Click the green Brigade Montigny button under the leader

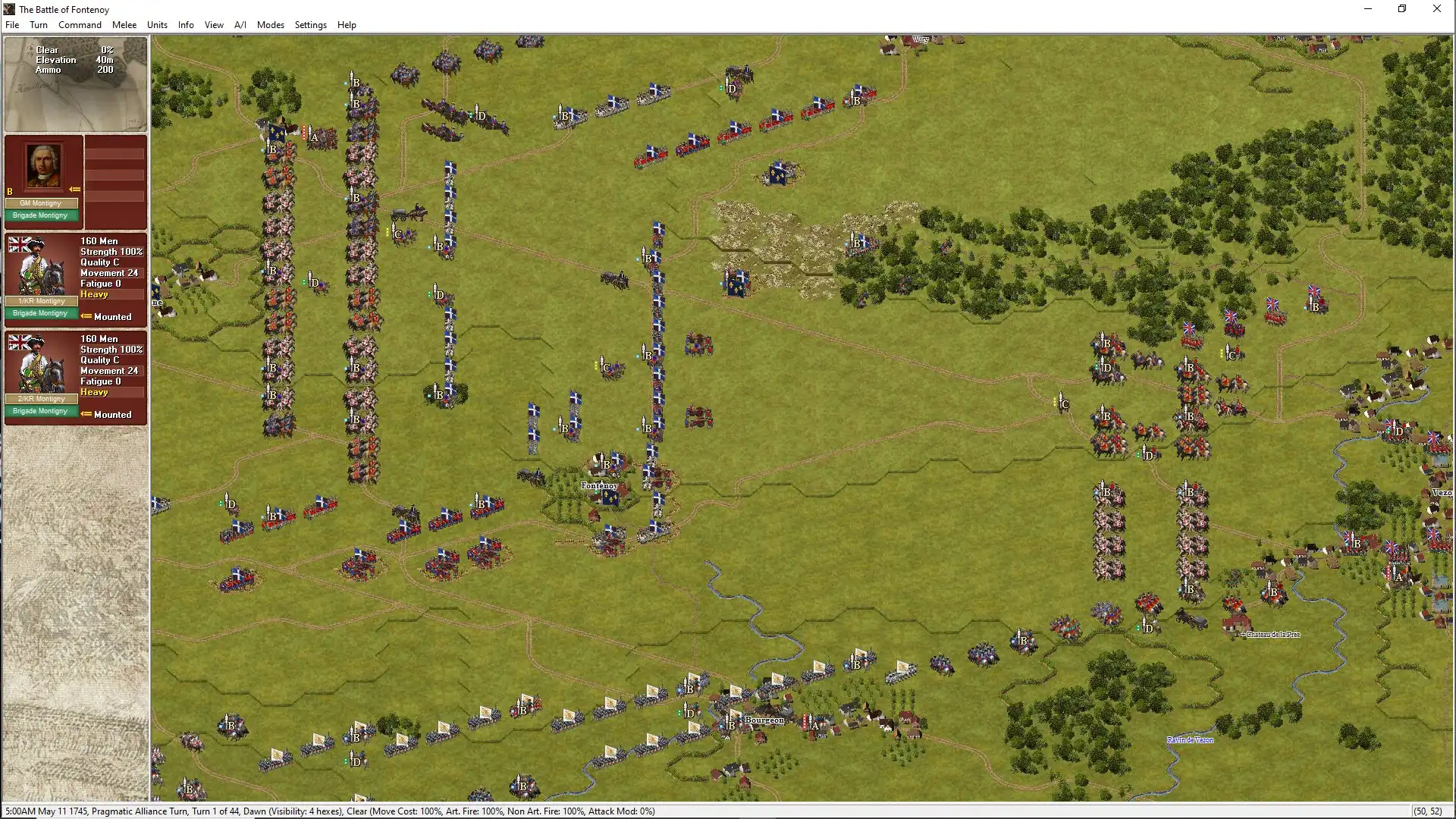pyautogui.click(x=42, y=215)
